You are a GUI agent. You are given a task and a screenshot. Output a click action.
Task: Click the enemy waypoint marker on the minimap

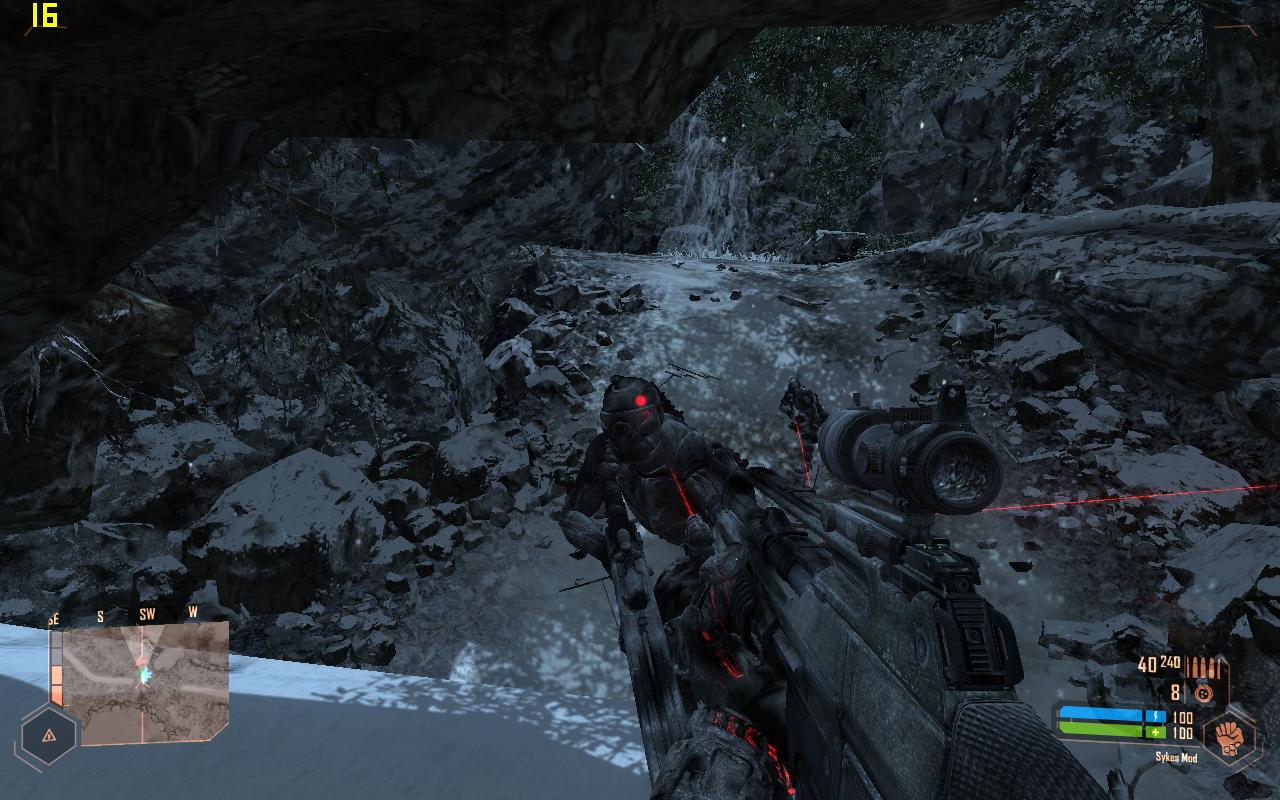coord(142,661)
